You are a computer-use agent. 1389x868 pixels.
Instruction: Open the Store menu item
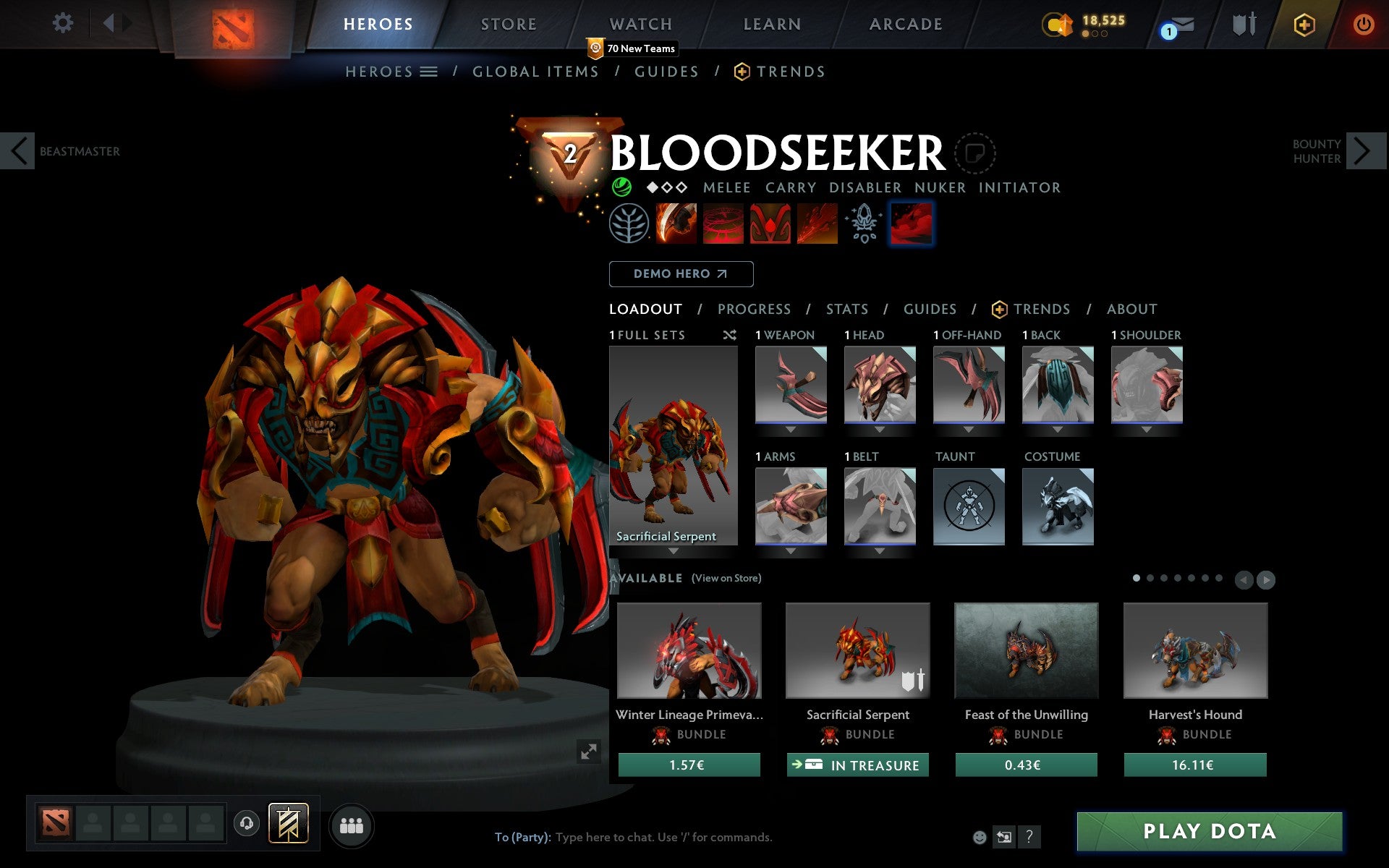pyautogui.click(x=508, y=23)
